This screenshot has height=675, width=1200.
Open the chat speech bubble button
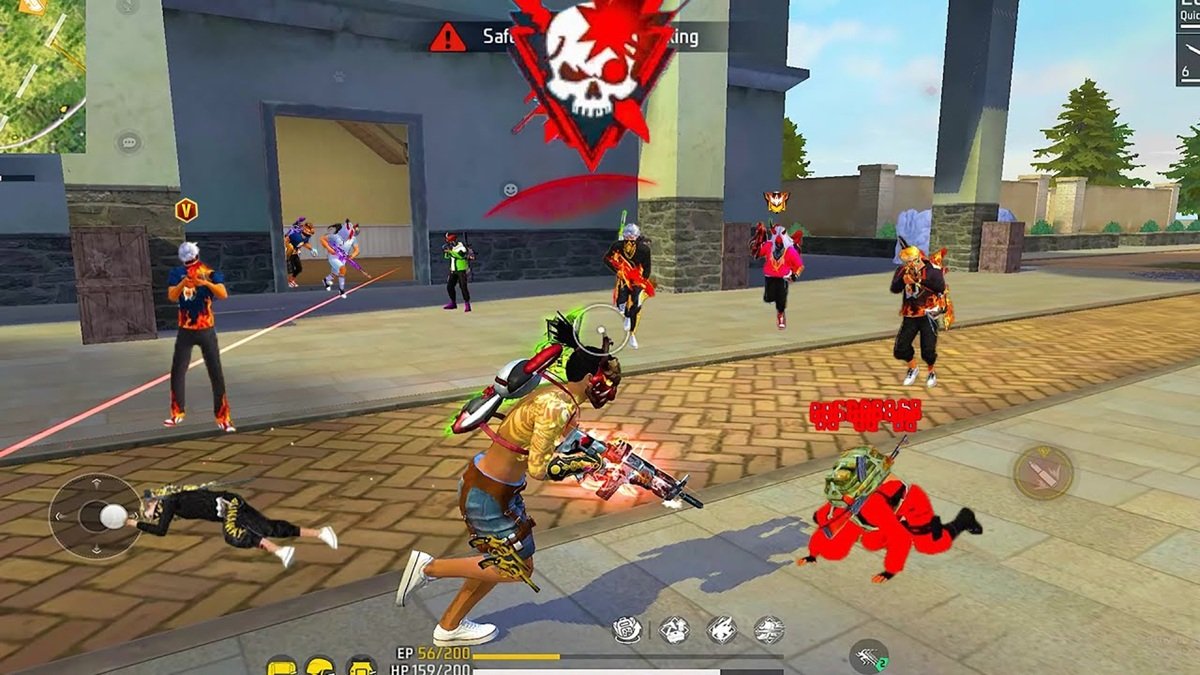coord(128,142)
